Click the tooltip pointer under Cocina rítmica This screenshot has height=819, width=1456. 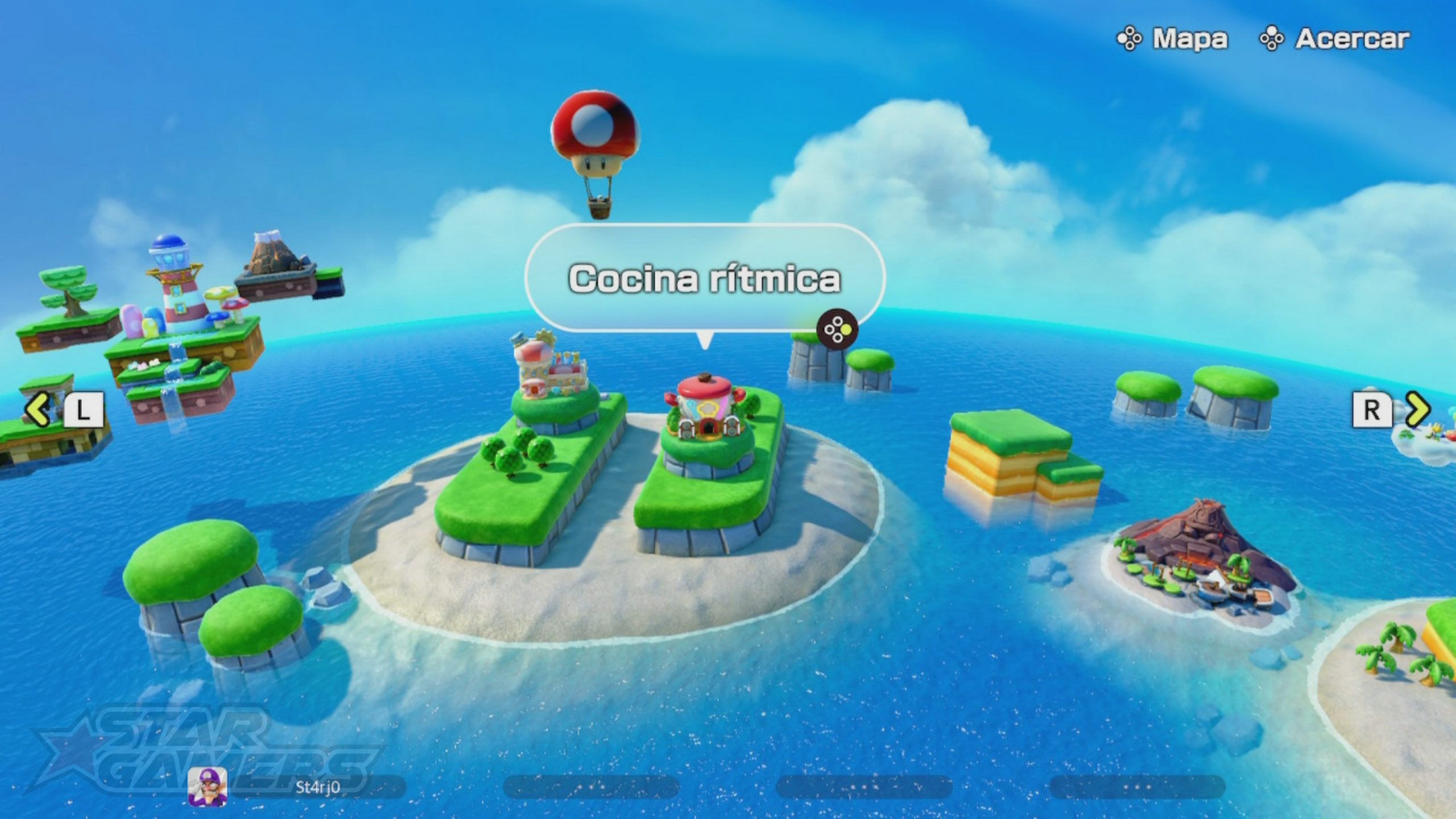[x=705, y=341]
